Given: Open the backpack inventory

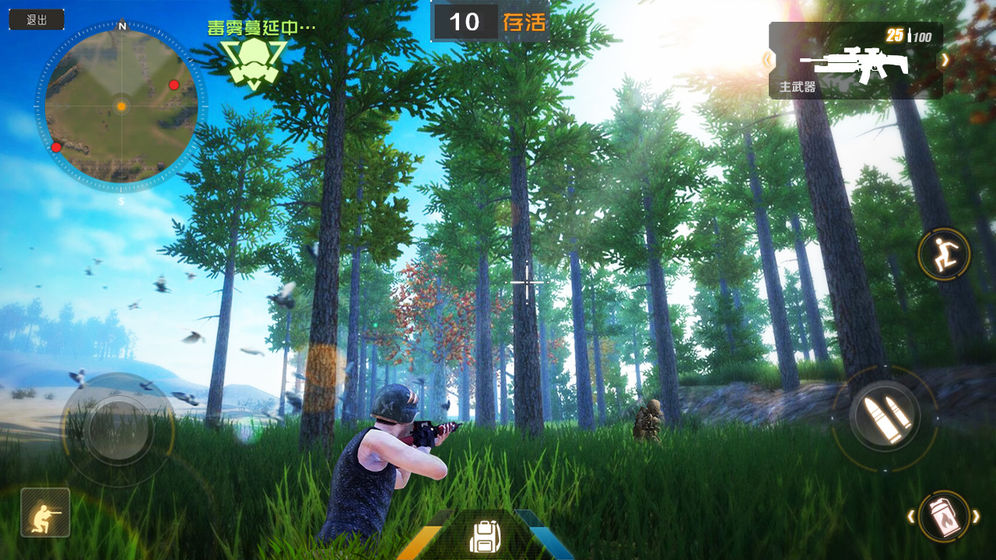Looking at the screenshot, I should coord(485,536).
